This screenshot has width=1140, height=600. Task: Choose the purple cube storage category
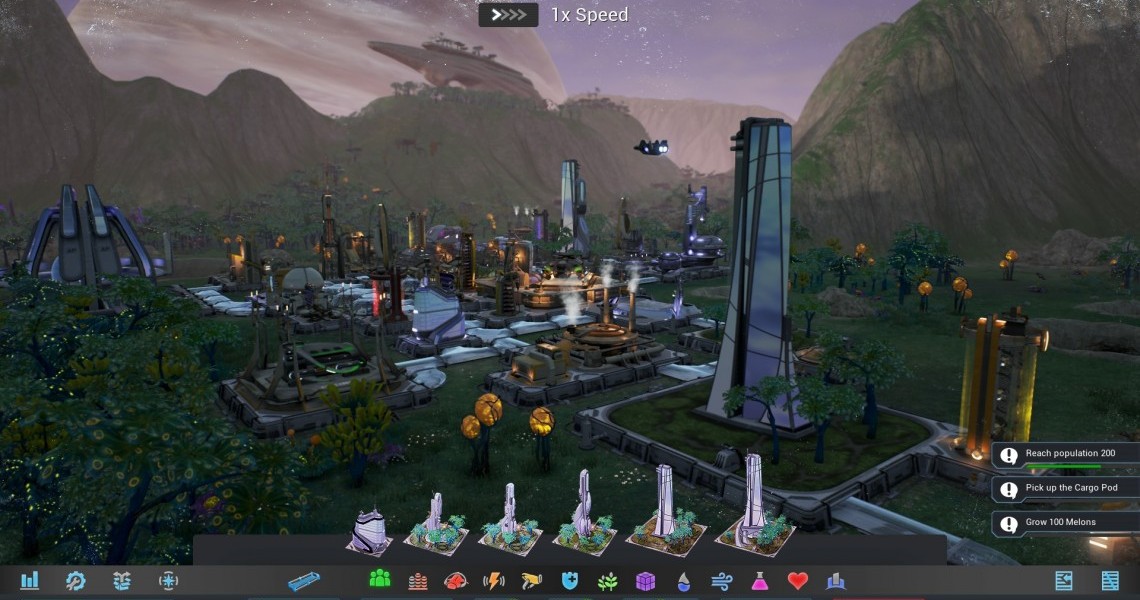(x=646, y=580)
